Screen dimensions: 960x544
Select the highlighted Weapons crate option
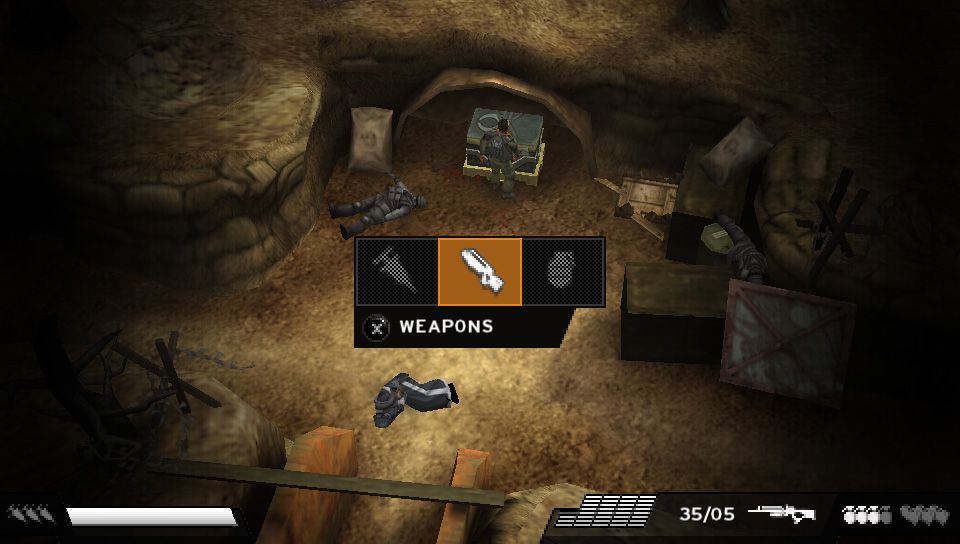(480, 272)
